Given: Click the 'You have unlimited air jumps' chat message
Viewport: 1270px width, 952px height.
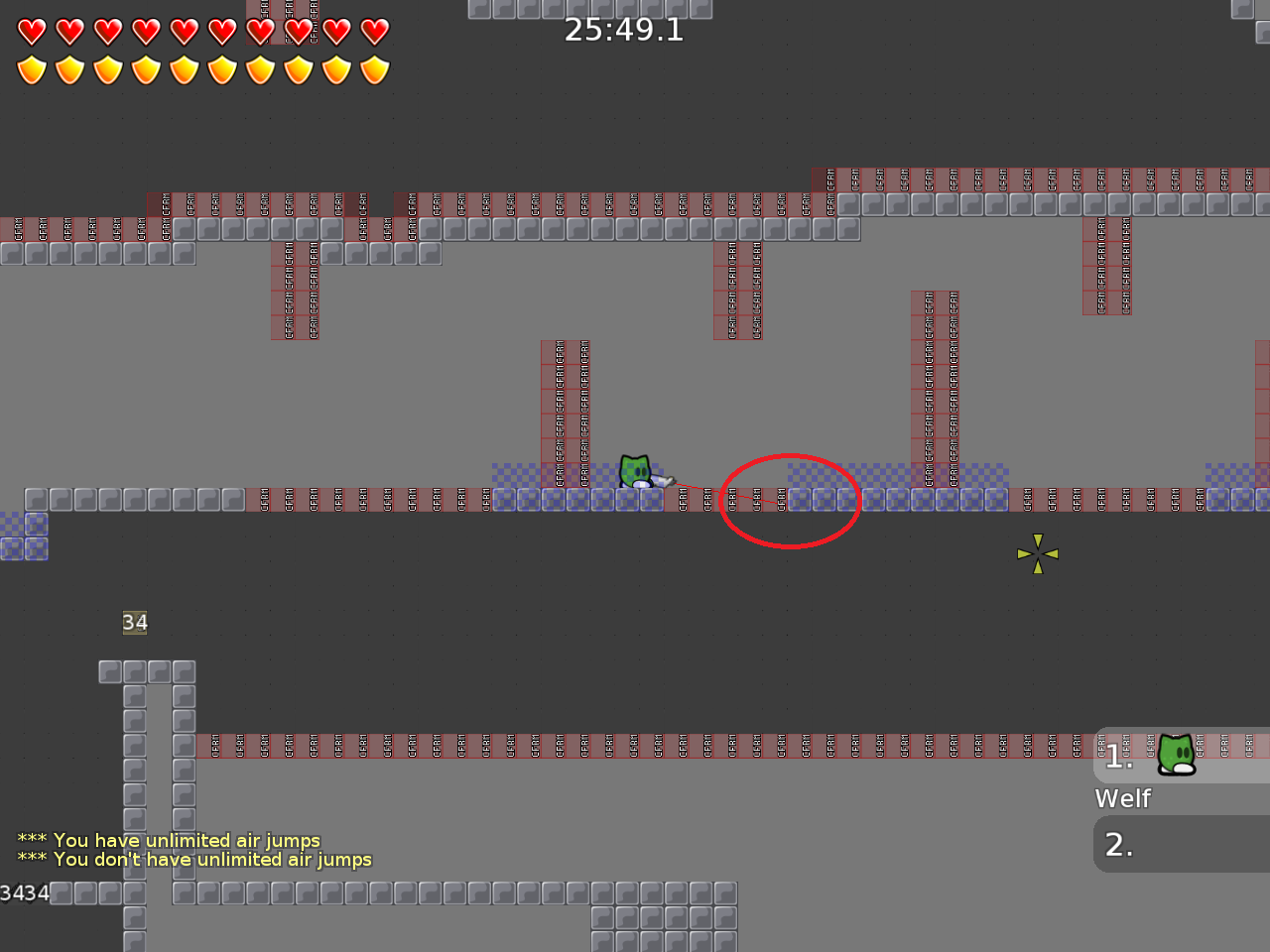Looking at the screenshot, I should 168,840.
